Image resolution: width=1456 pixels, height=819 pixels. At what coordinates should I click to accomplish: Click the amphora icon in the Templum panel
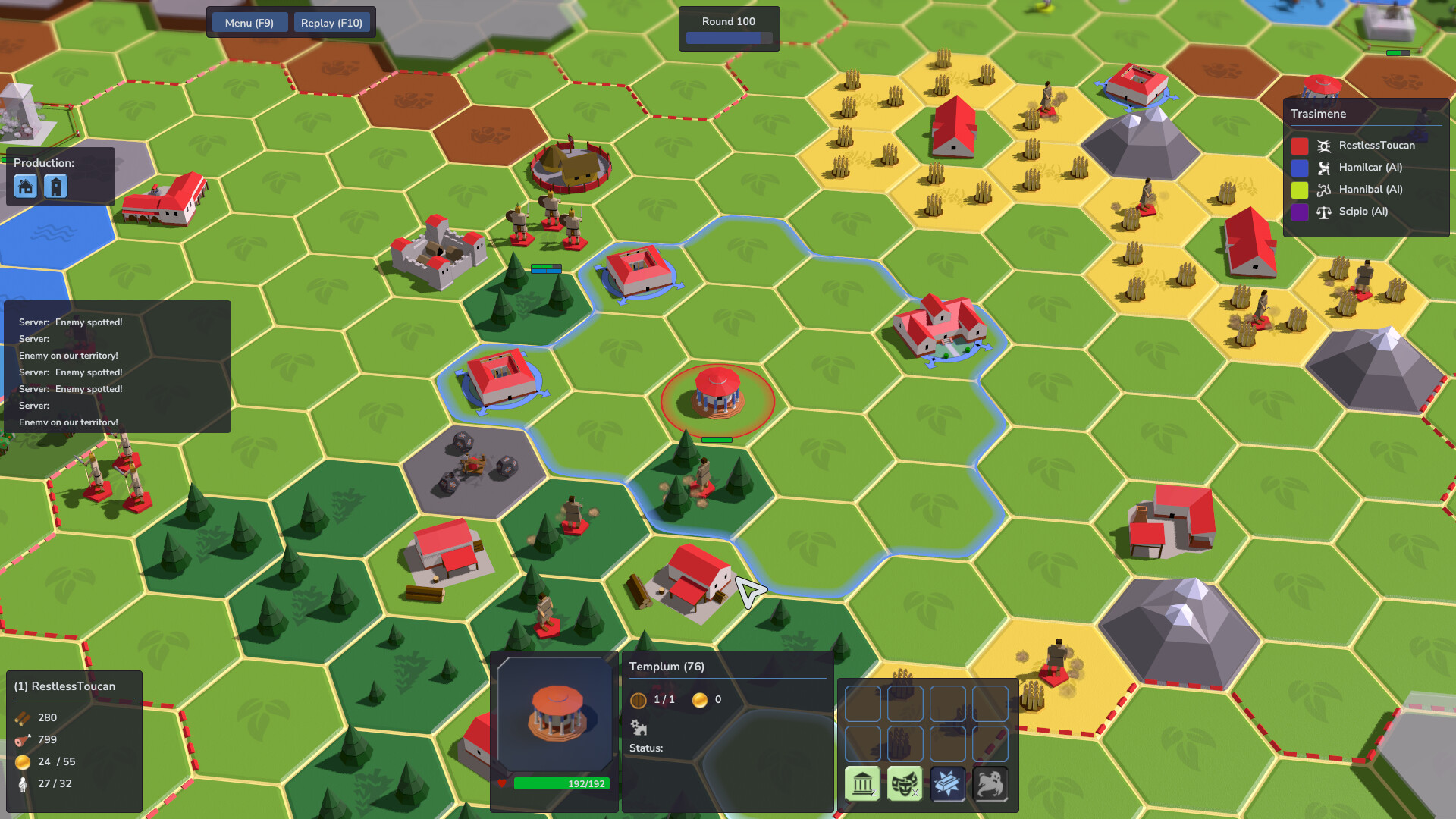tap(639, 699)
